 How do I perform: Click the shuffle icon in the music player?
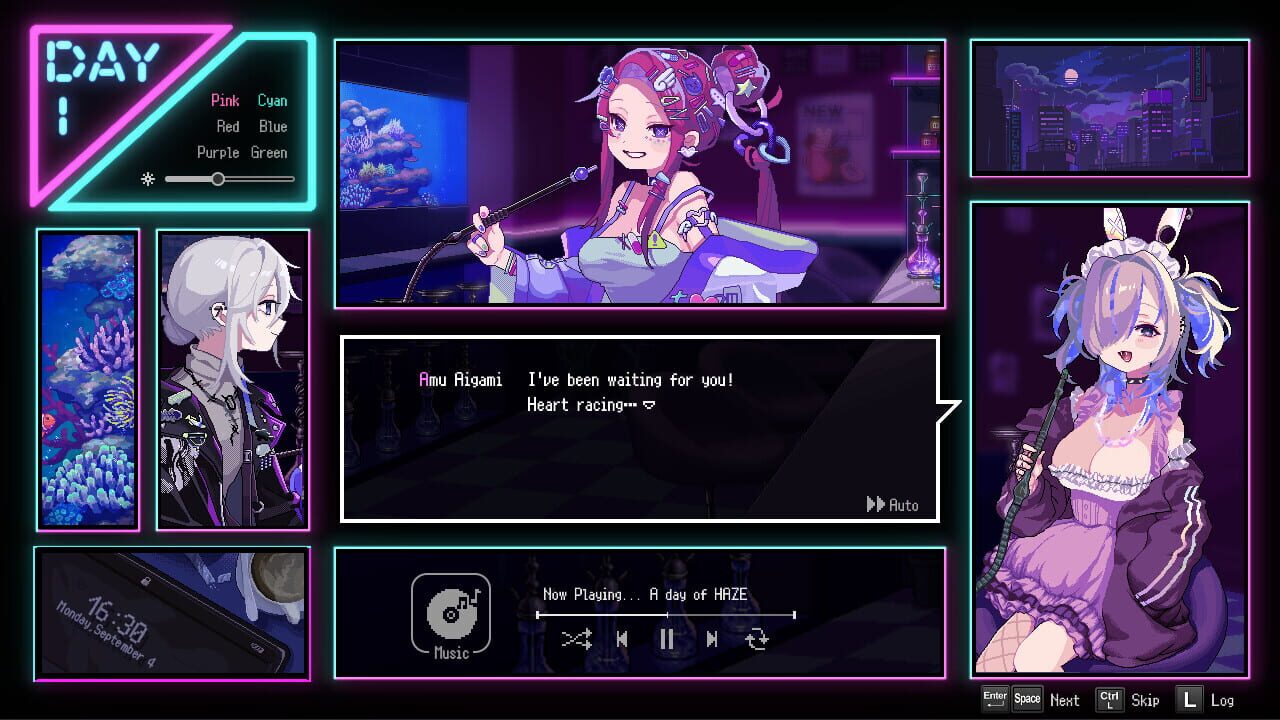click(576, 640)
